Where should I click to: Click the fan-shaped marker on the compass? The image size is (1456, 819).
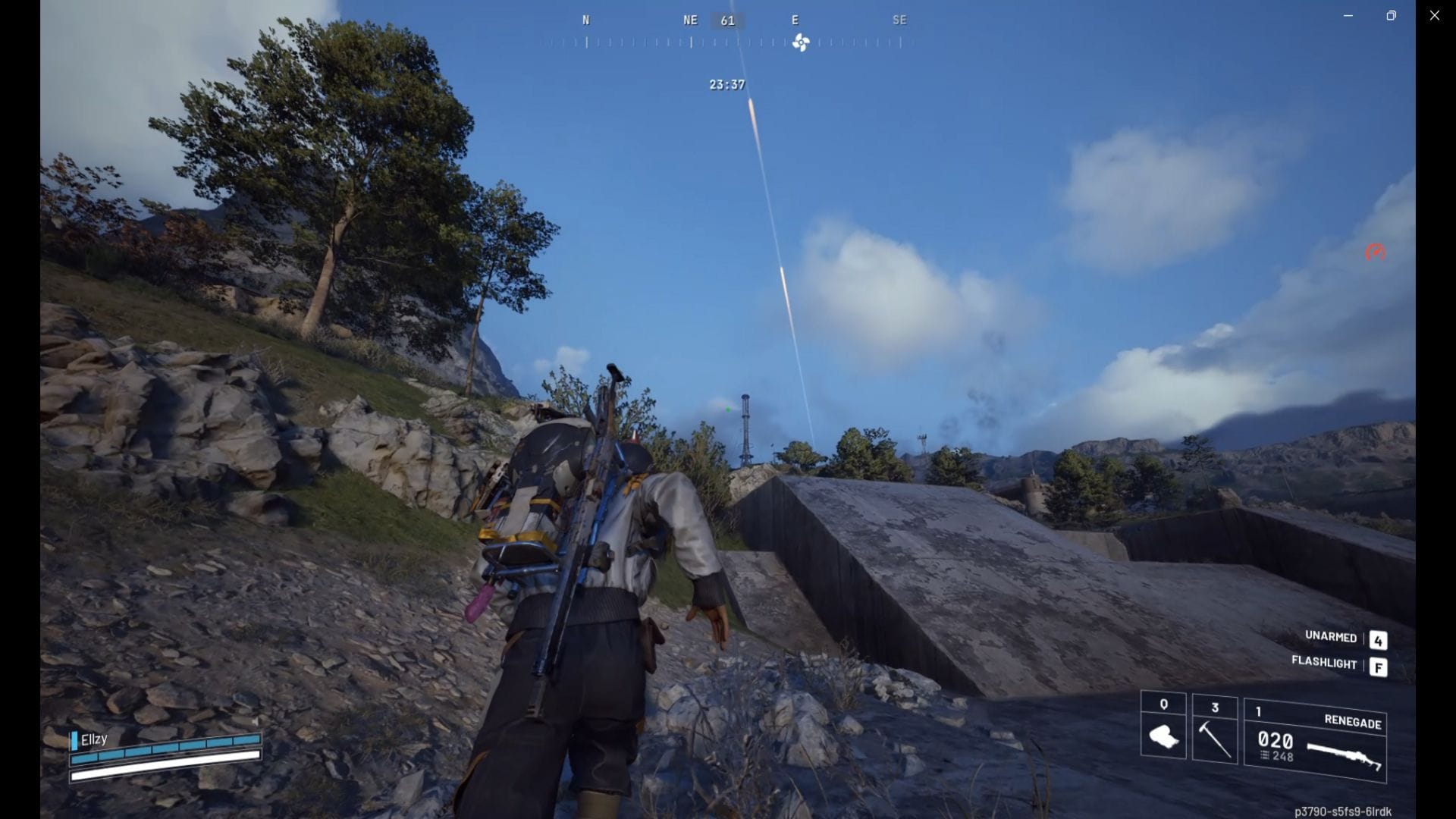pyautogui.click(x=801, y=42)
